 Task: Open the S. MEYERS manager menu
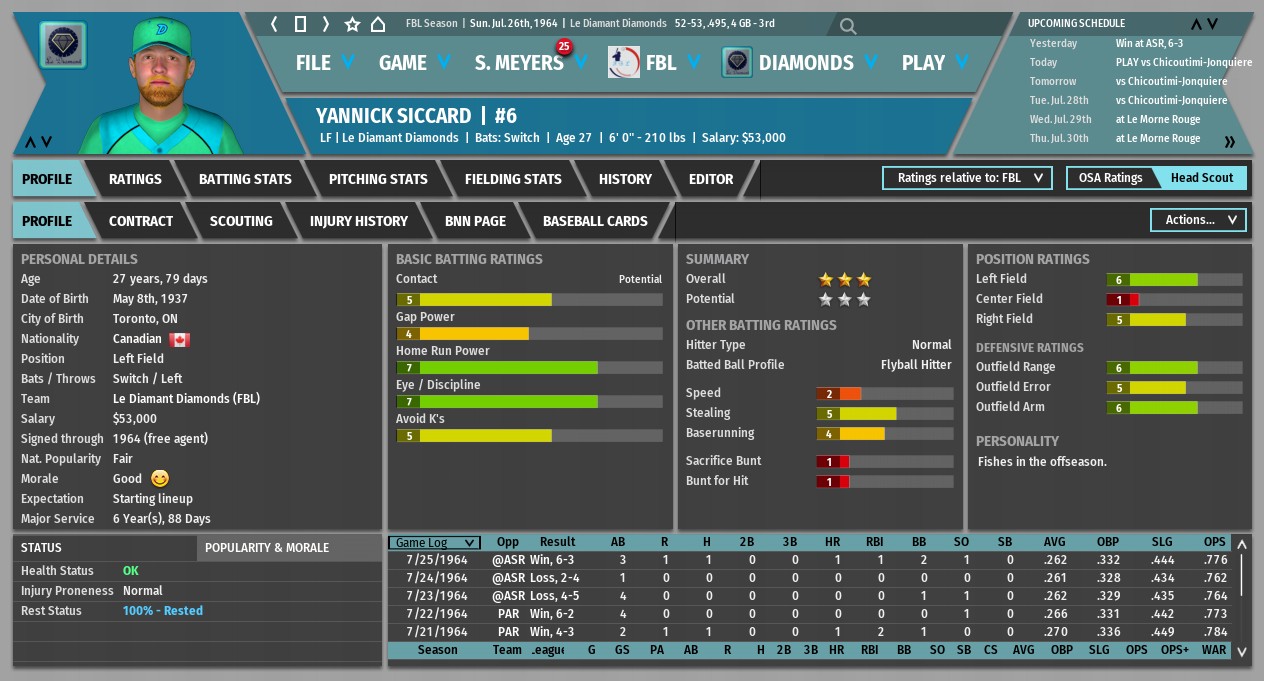[528, 63]
